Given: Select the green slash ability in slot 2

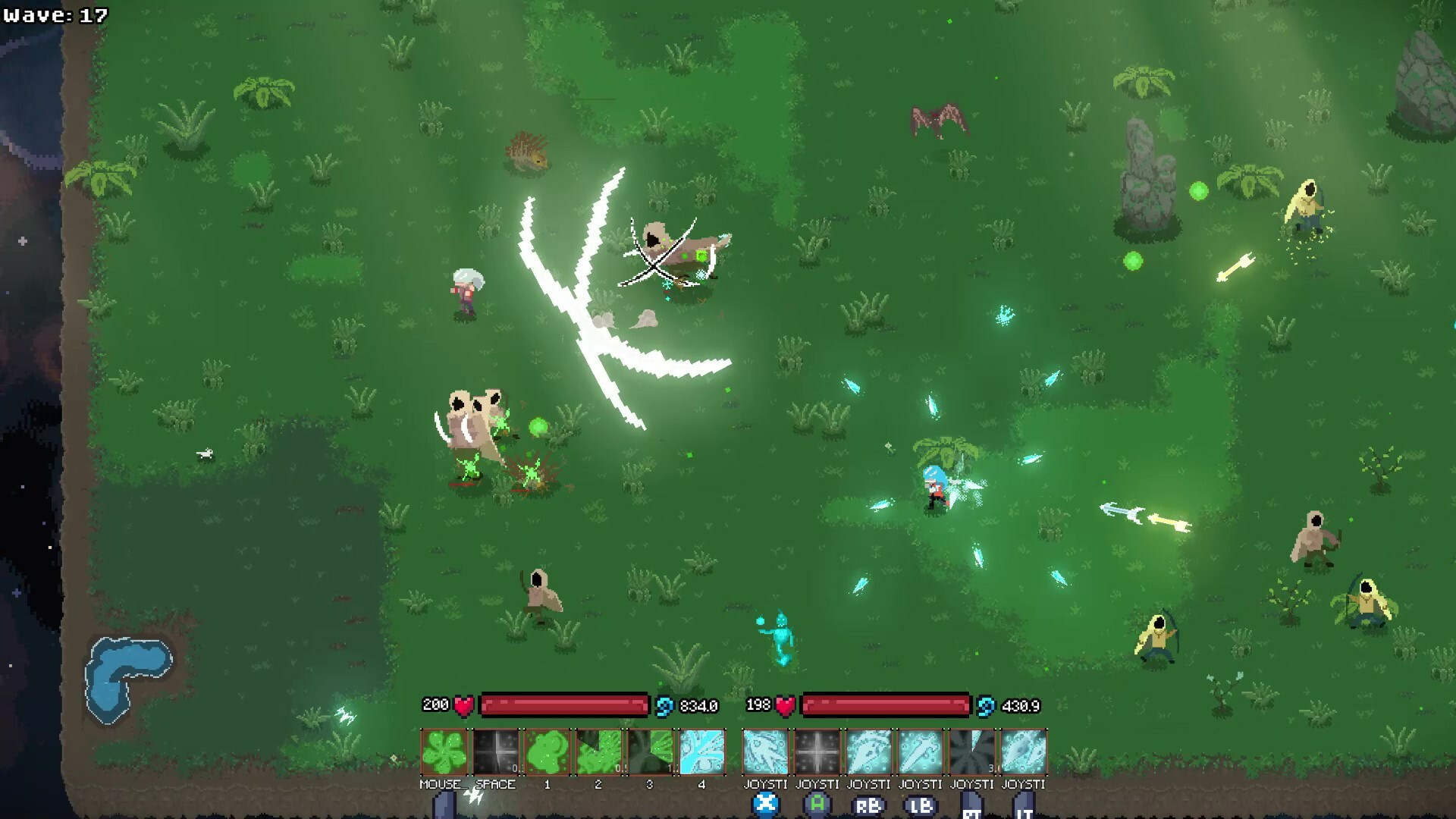Looking at the screenshot, I should click(x=600, y=751).
